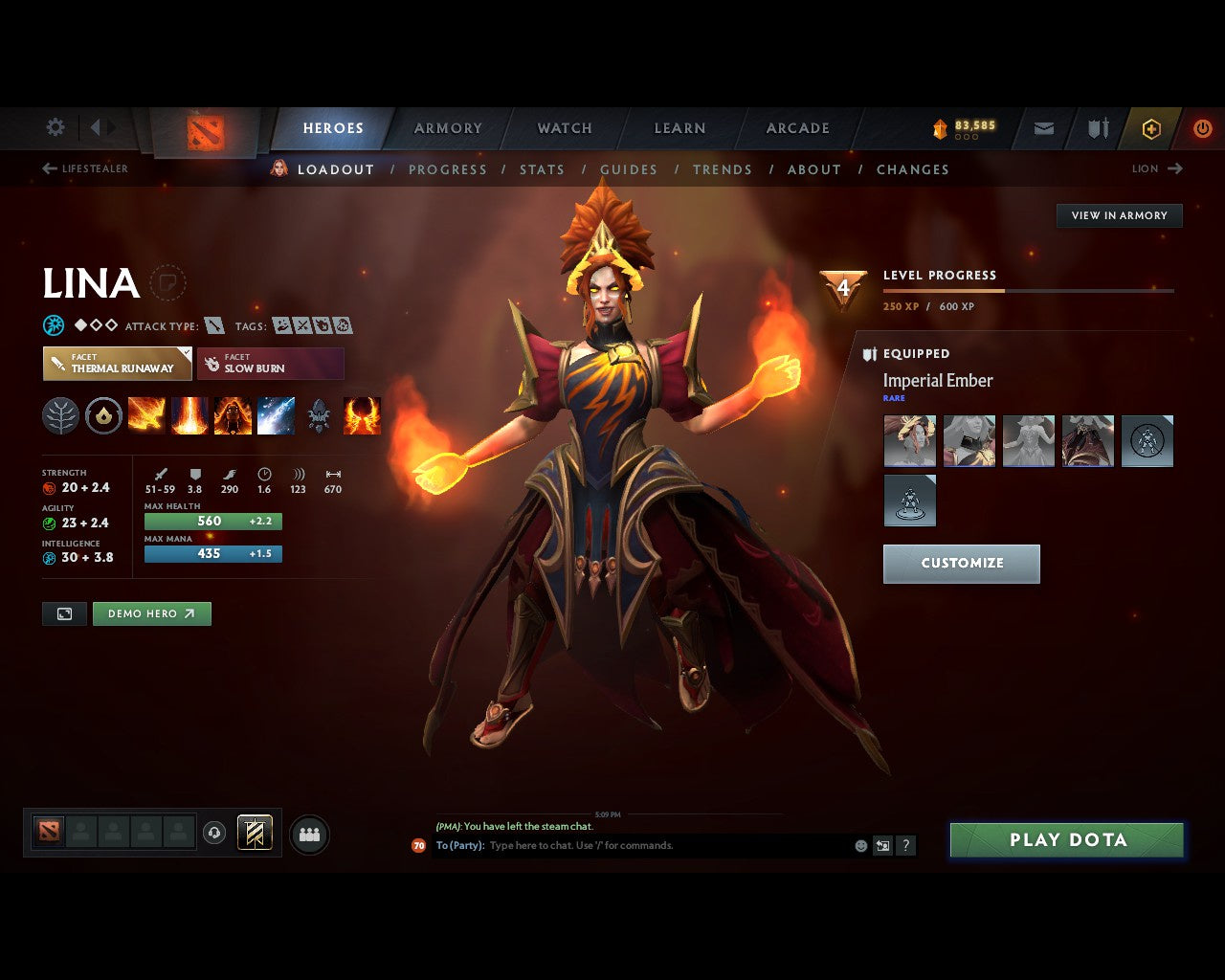
Task: Select Lina's Dragon Slave ability icon
Action: click(x=145, y=415)
